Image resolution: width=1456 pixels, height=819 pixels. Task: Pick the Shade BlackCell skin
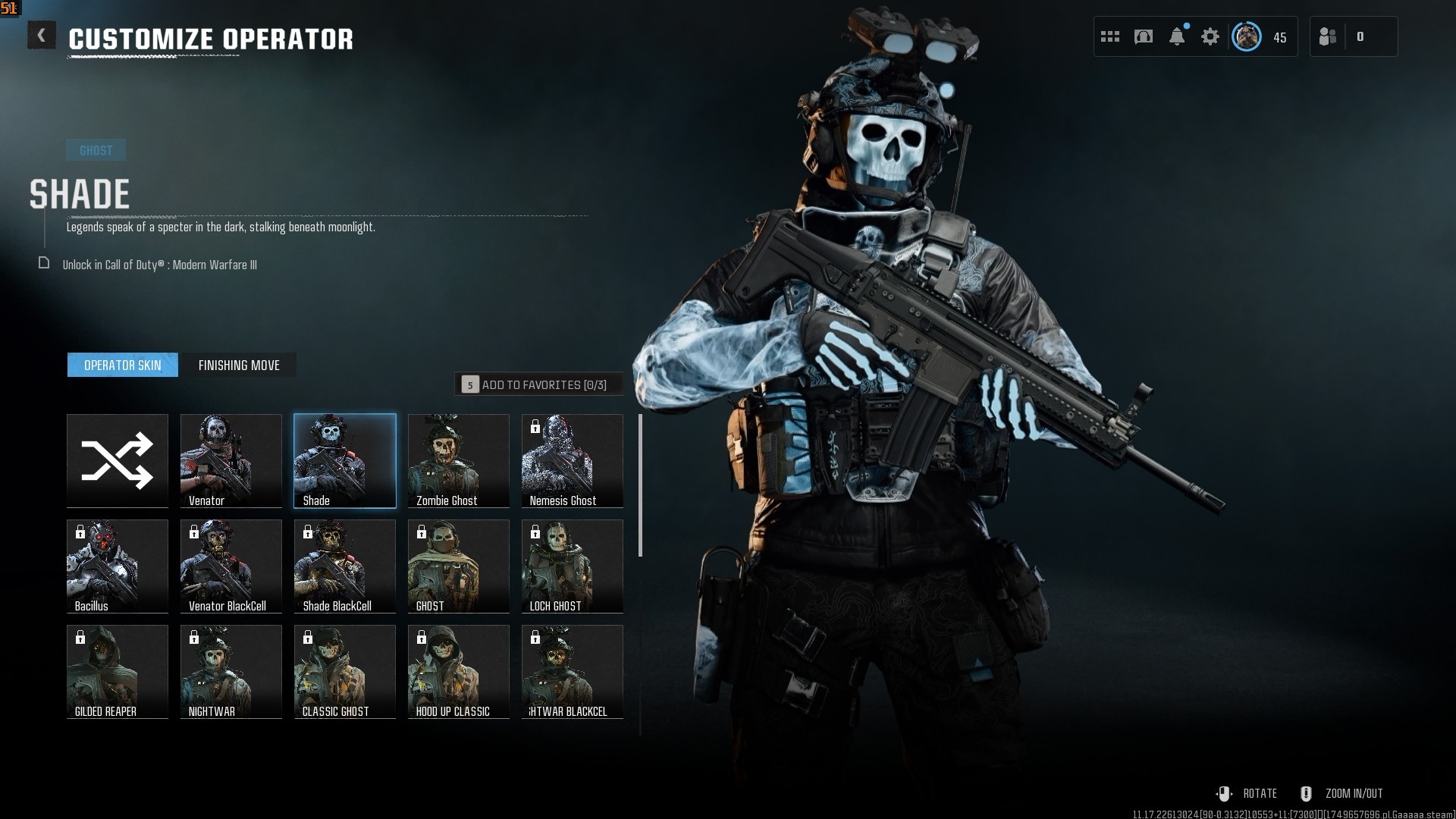pyautogui.click(x=345, y=566)
